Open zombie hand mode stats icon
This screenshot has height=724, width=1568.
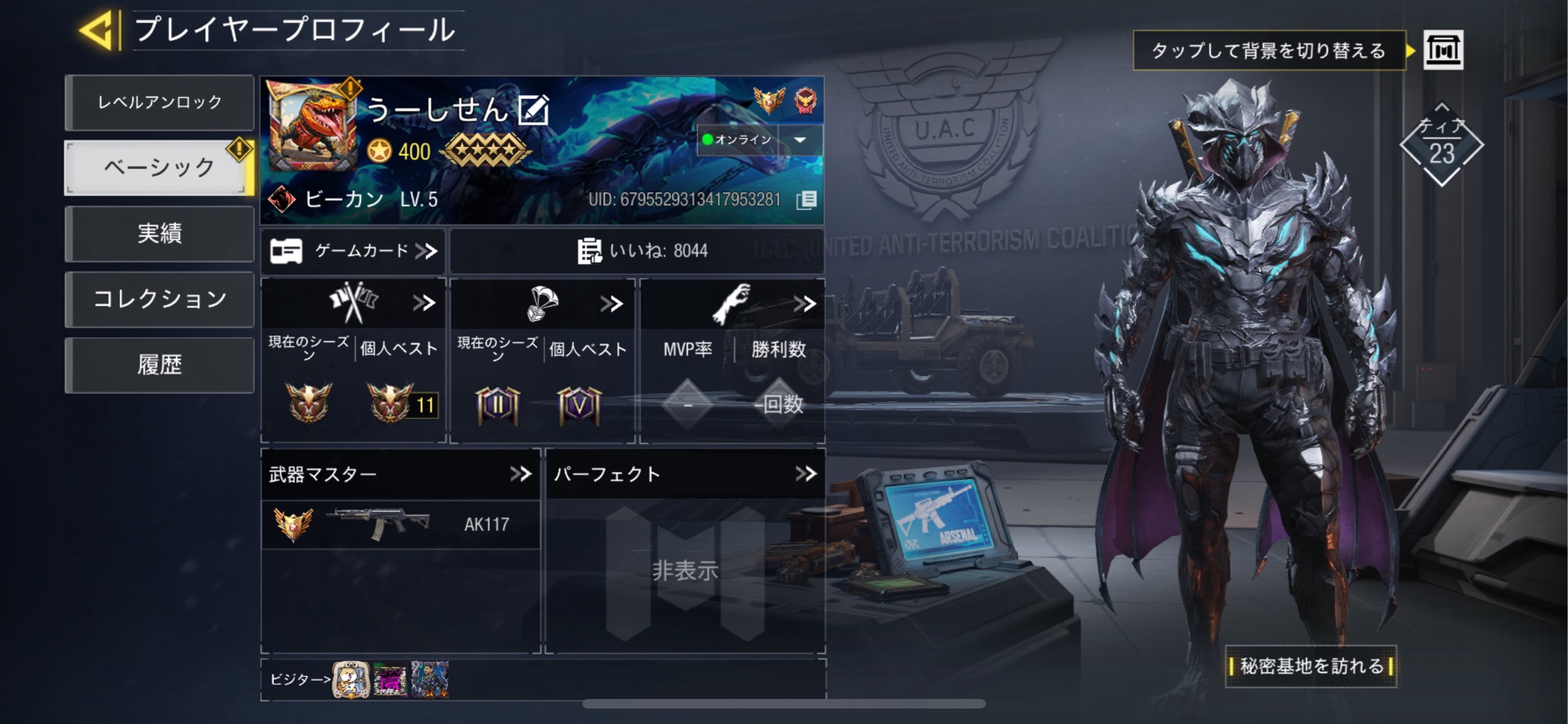point(731,303)
